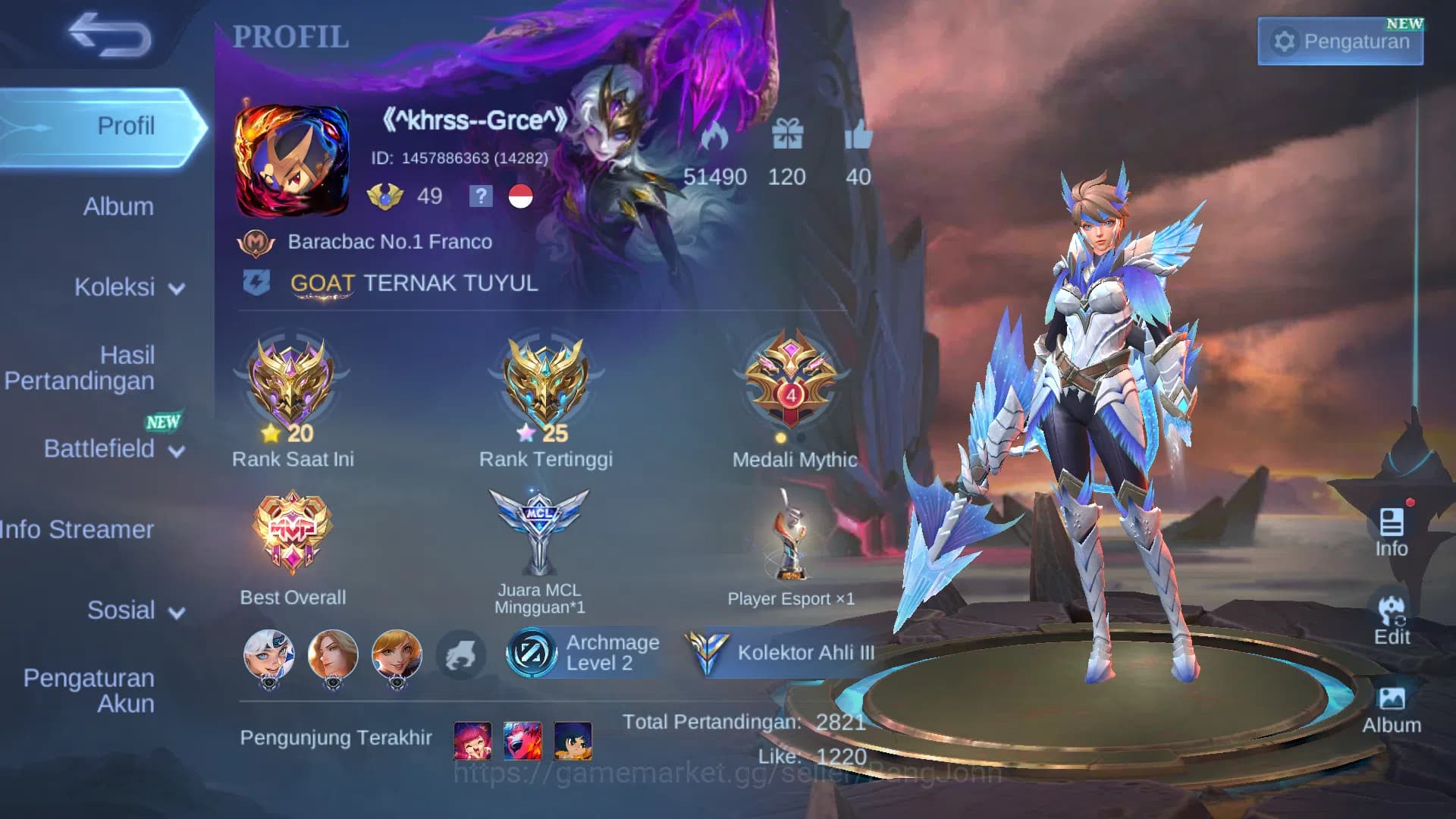Open the question mark help icon
Viewport: 1456px width, 819px height.
tap(481, 197)
